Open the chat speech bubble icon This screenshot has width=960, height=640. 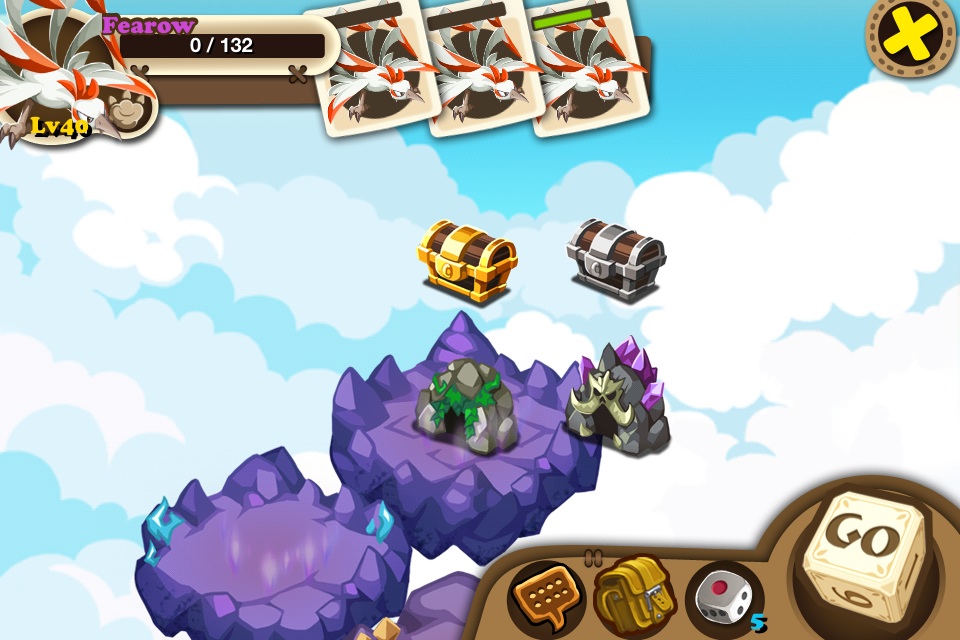click(545, 597)
